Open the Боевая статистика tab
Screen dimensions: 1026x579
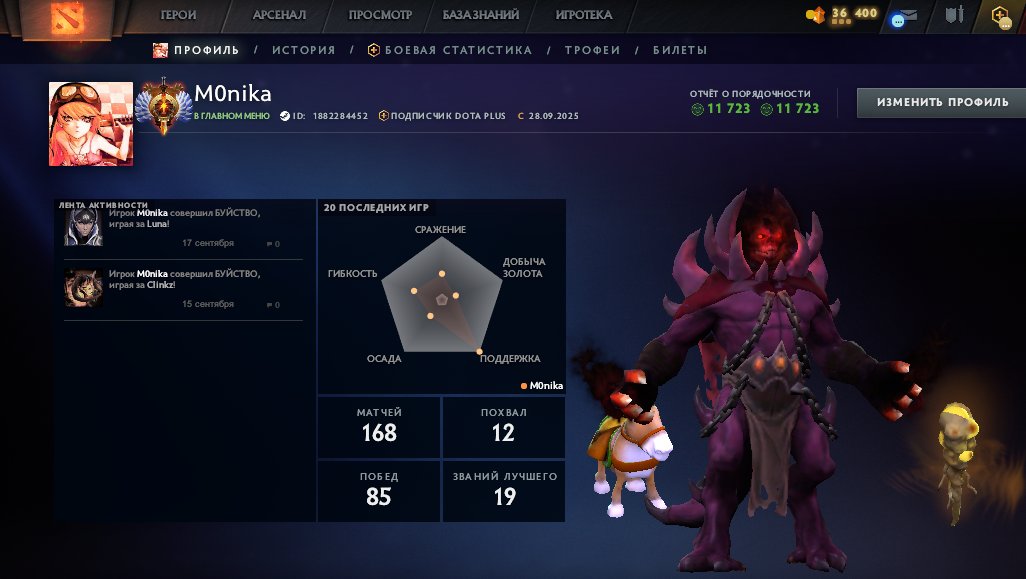[449, 50]
